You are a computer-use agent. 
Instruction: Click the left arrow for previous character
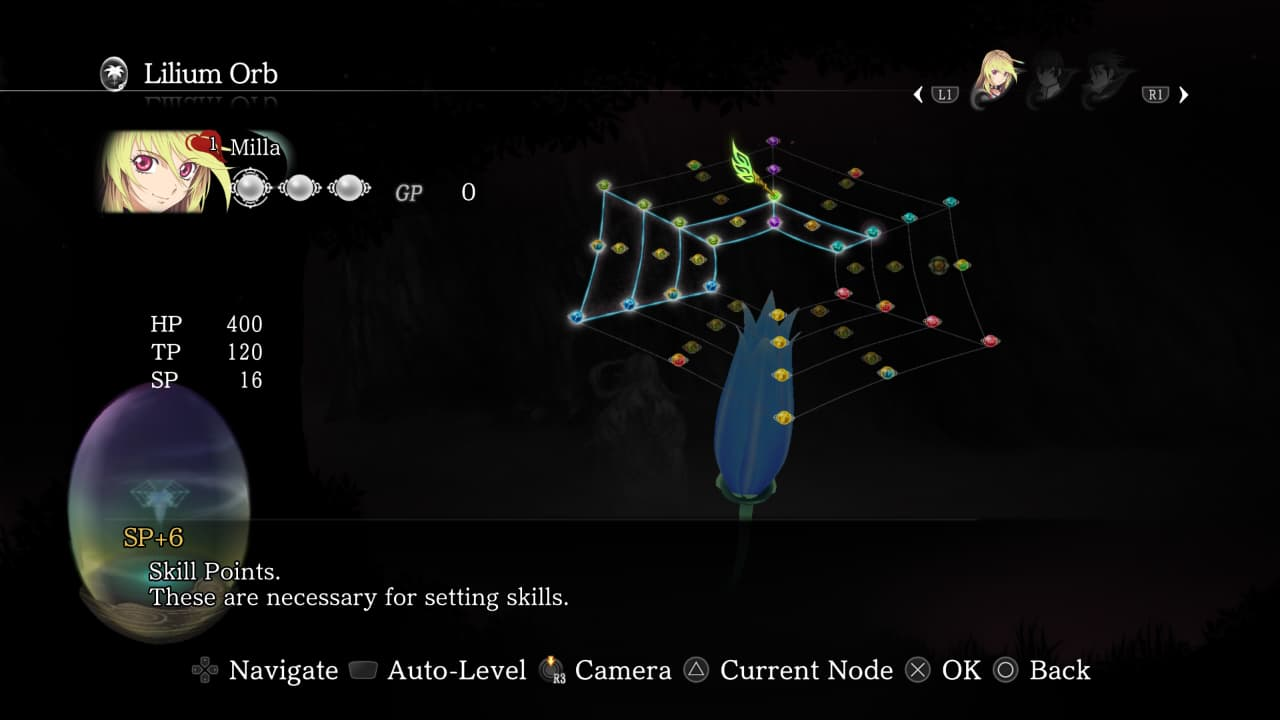coord(919,95)
